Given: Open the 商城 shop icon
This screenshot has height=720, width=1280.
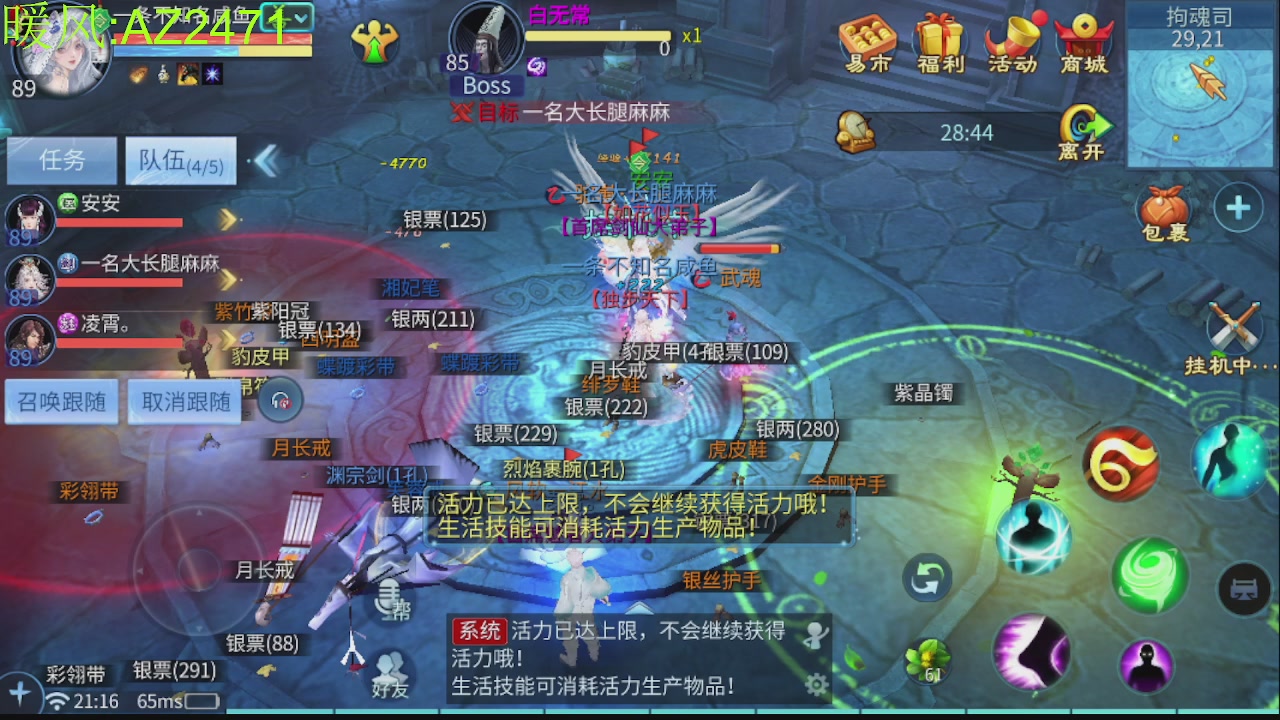Looking at the screenshot, I should [1083, 40].
